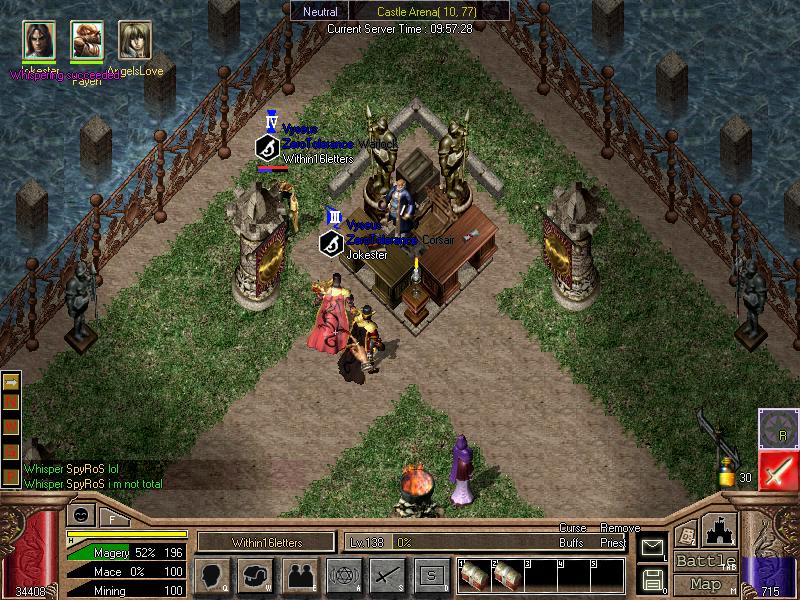Screen dimensions: 800x600
Task: Click the S button on the bar
Action: point(430,575)
